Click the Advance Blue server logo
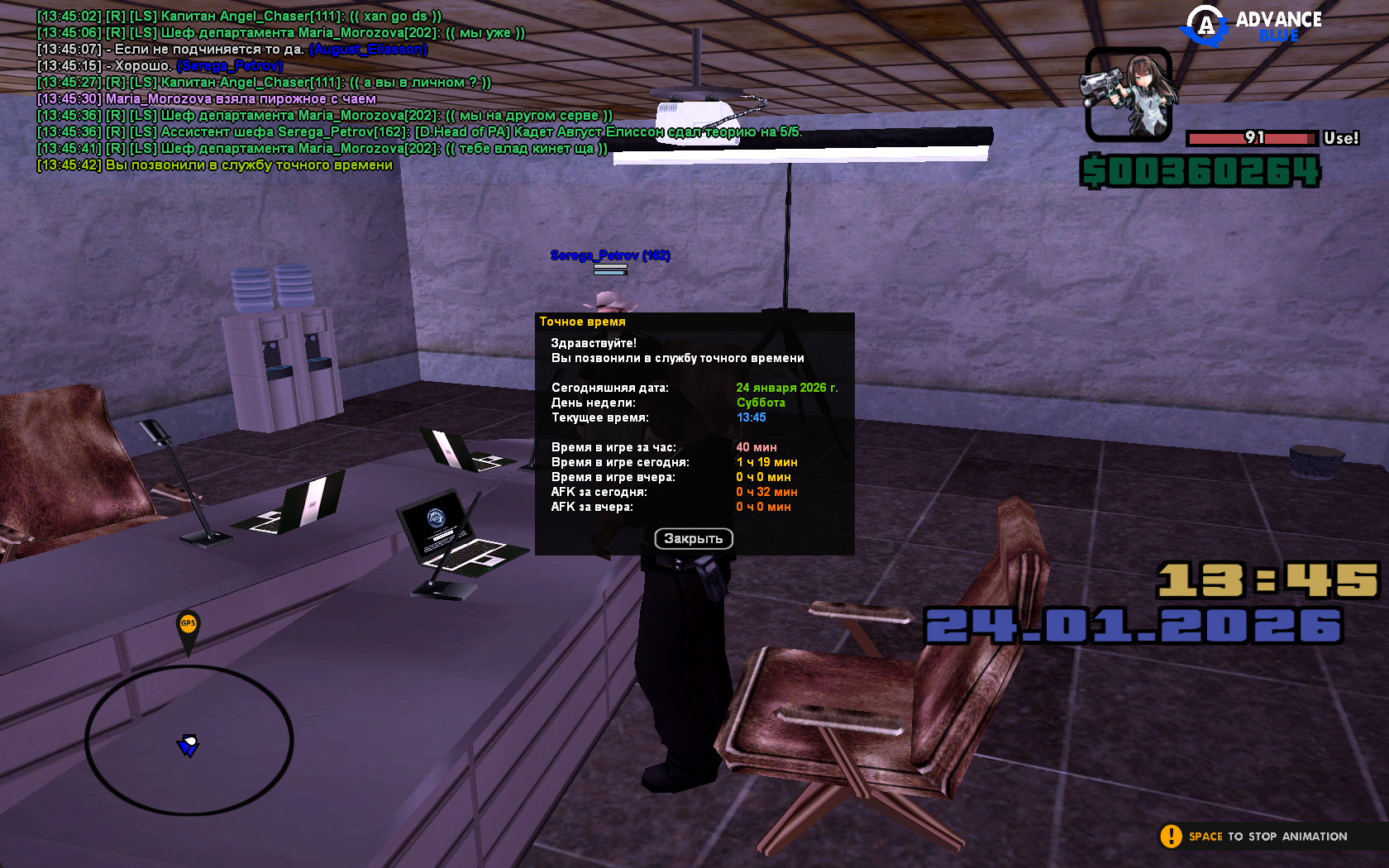The image size is (1389, 868). click(x=1252, y=26)
